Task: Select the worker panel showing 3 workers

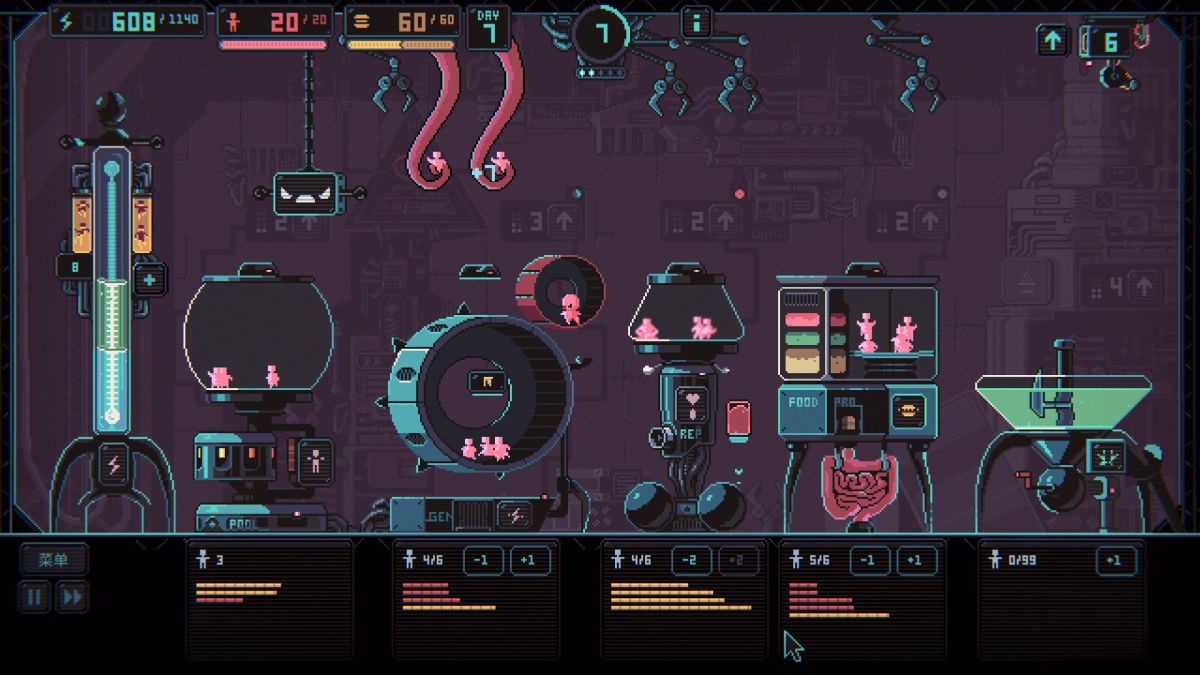Action: 269,597
